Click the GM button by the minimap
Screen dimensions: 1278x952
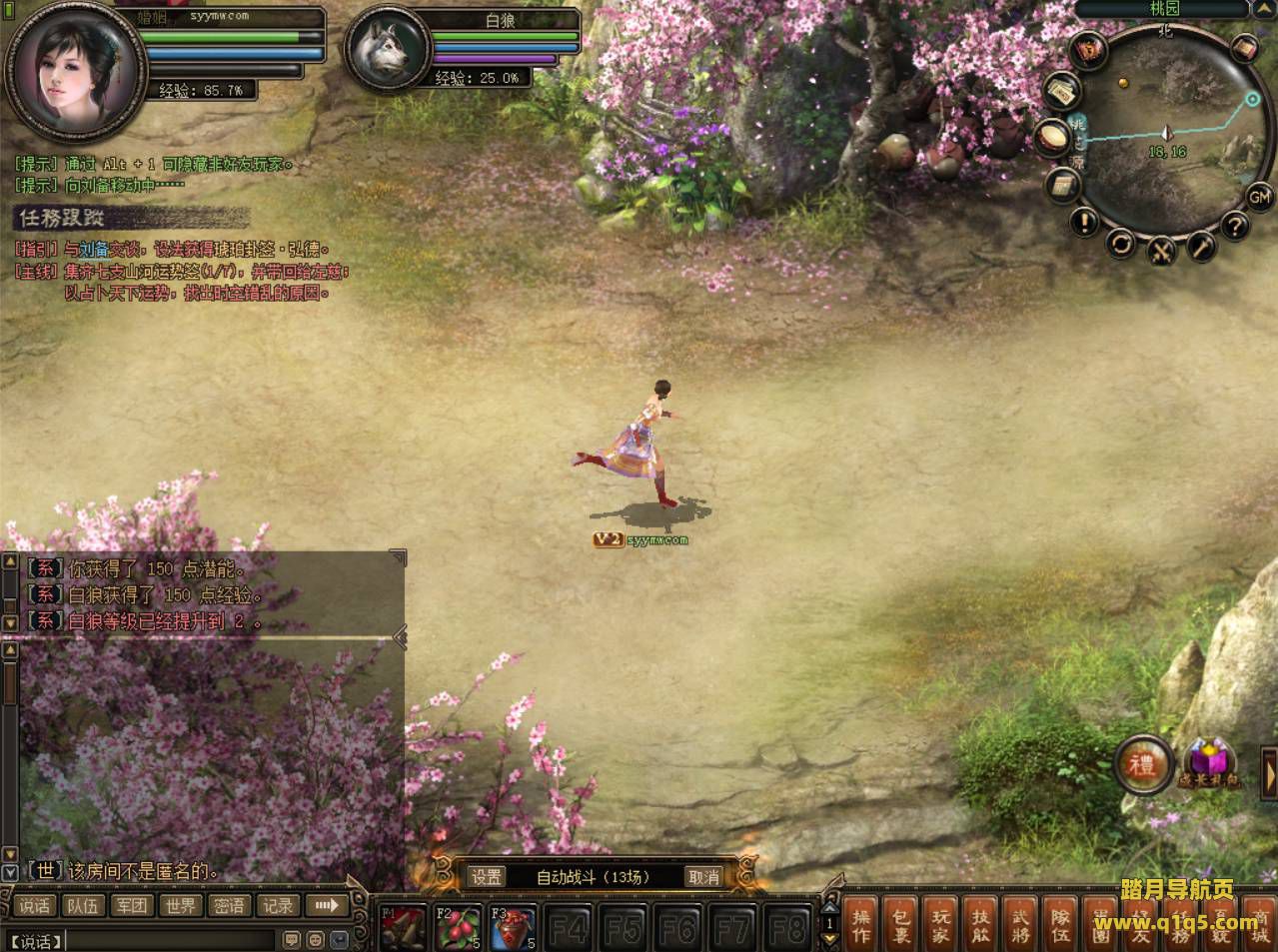tap(1258, 197)
